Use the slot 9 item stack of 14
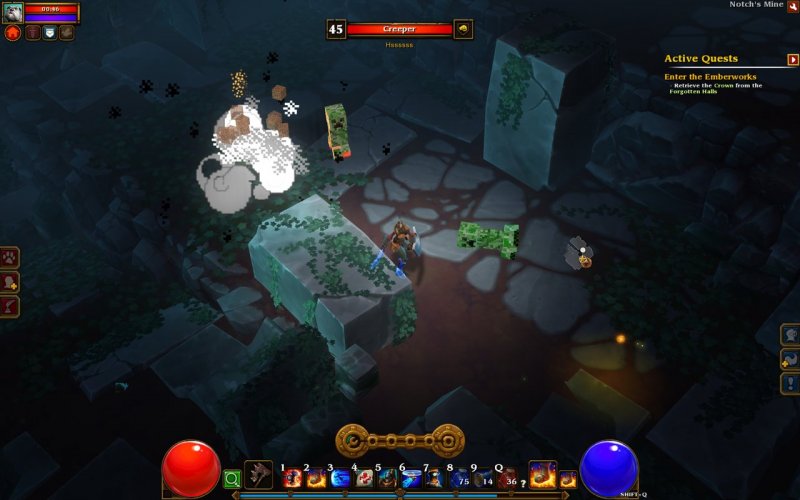The height and width of the screenshot is (500, 800). (484, 478)
